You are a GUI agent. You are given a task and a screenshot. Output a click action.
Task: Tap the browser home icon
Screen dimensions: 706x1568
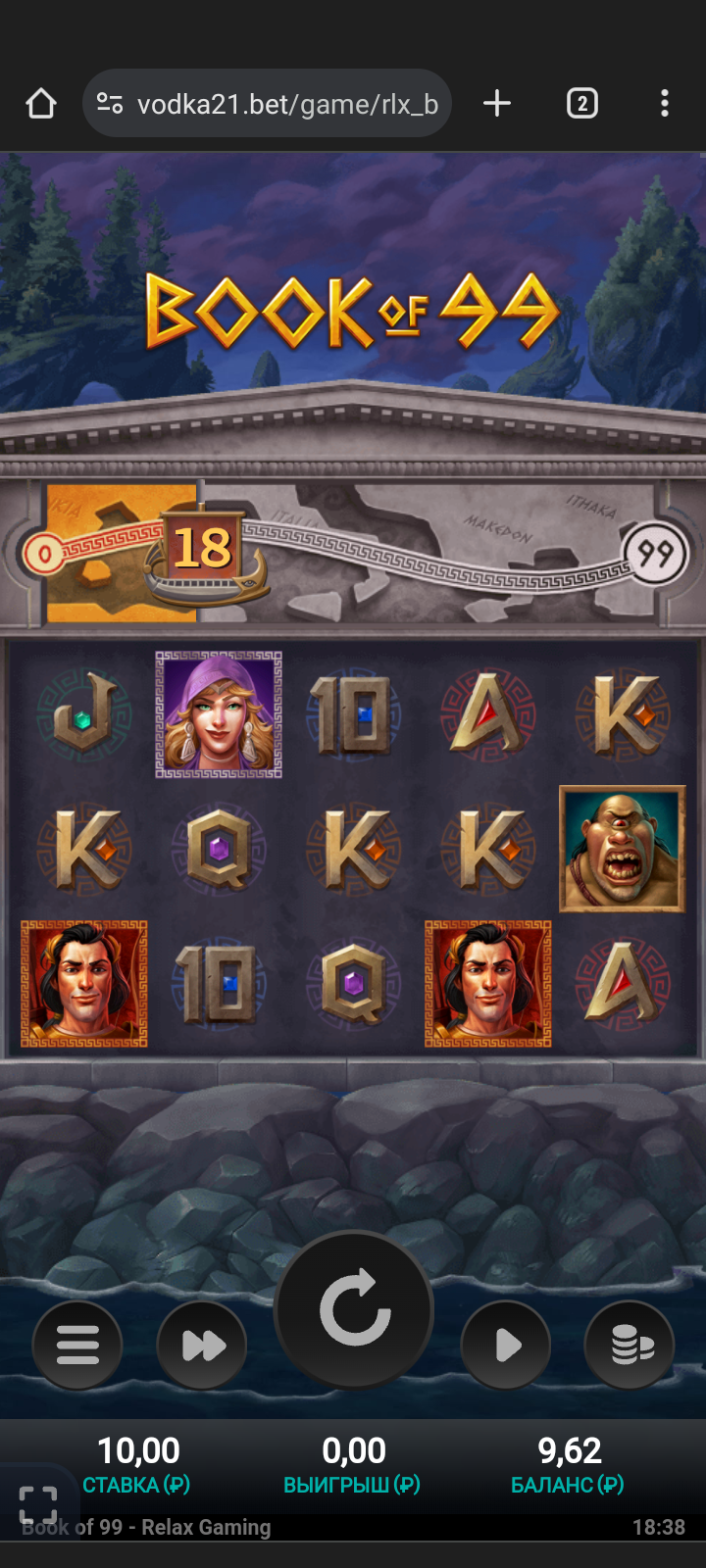[x=41, y=104]
